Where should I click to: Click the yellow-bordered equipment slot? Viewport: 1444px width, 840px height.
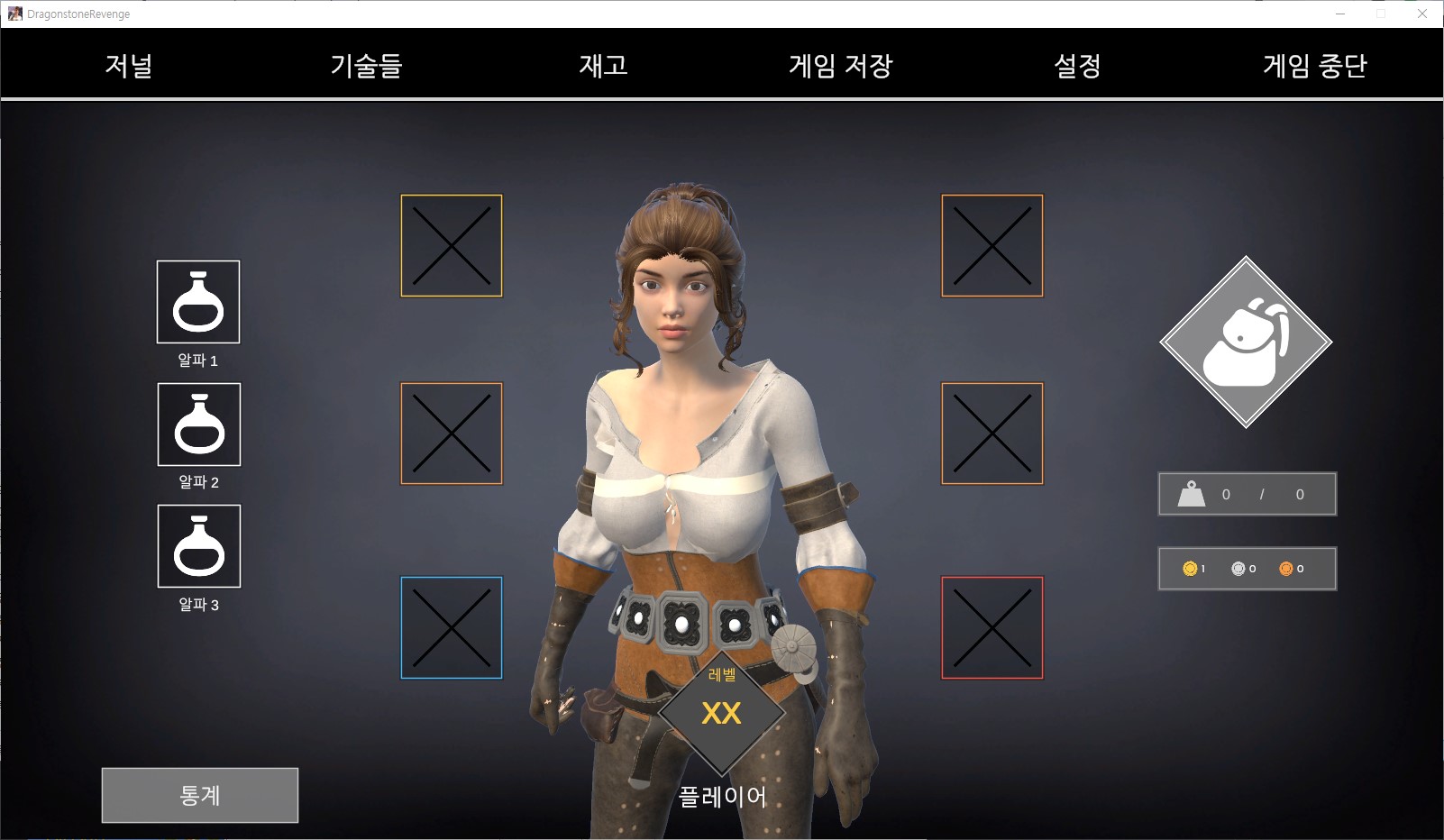[x=452, y=246]
